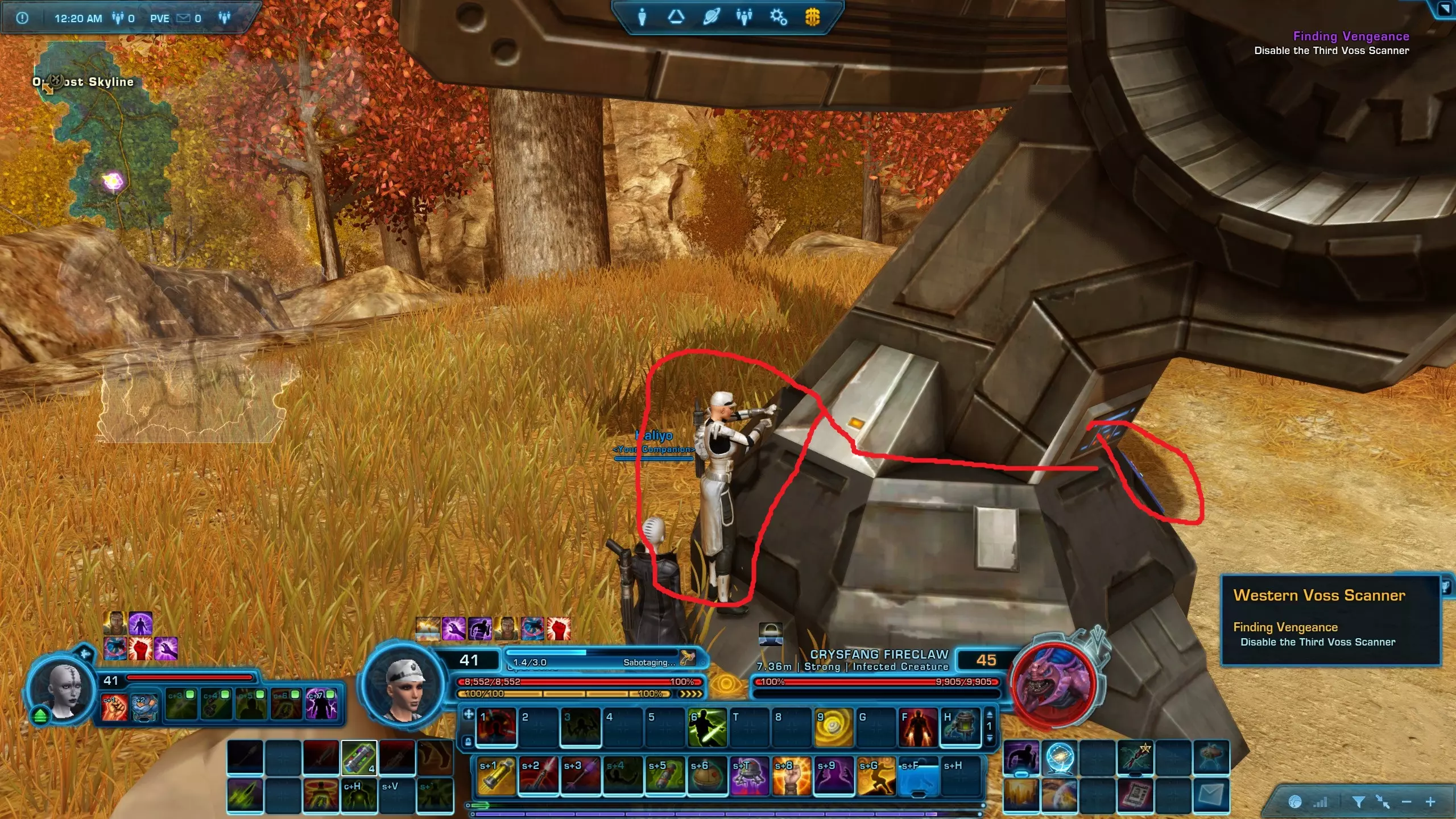1456x819 pixels.
Task: Open the character sheet from the top menu
Action: tap(642, 17)
